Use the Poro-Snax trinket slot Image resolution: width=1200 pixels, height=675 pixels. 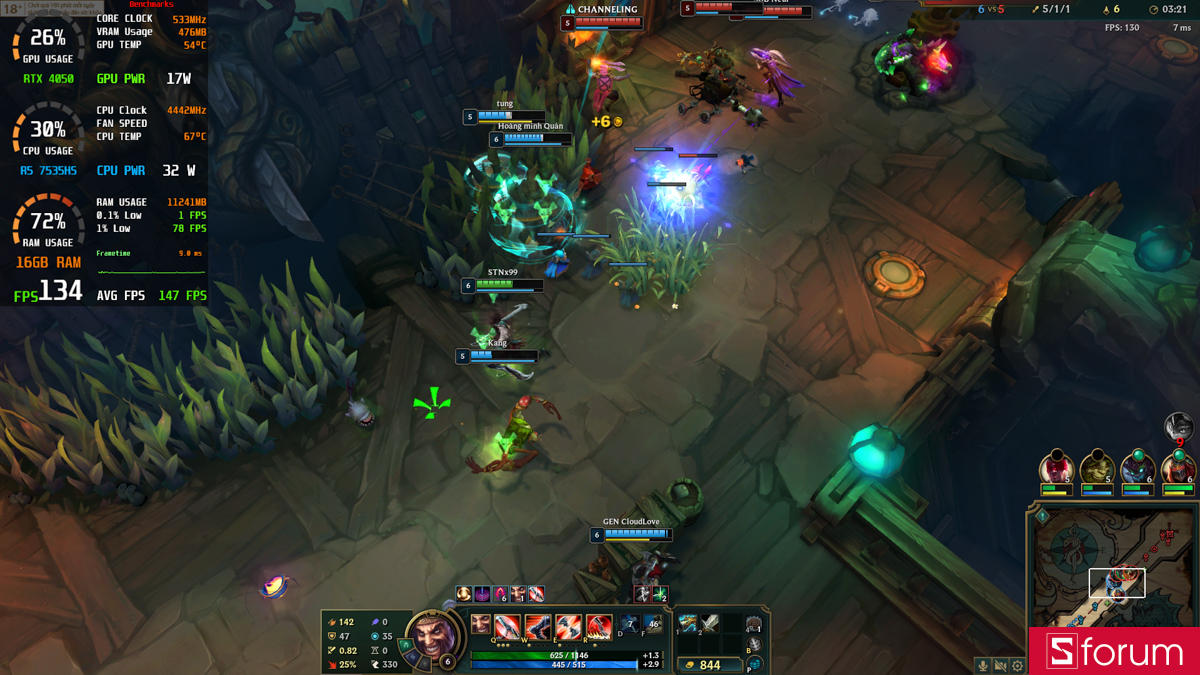tap(753, 624)
